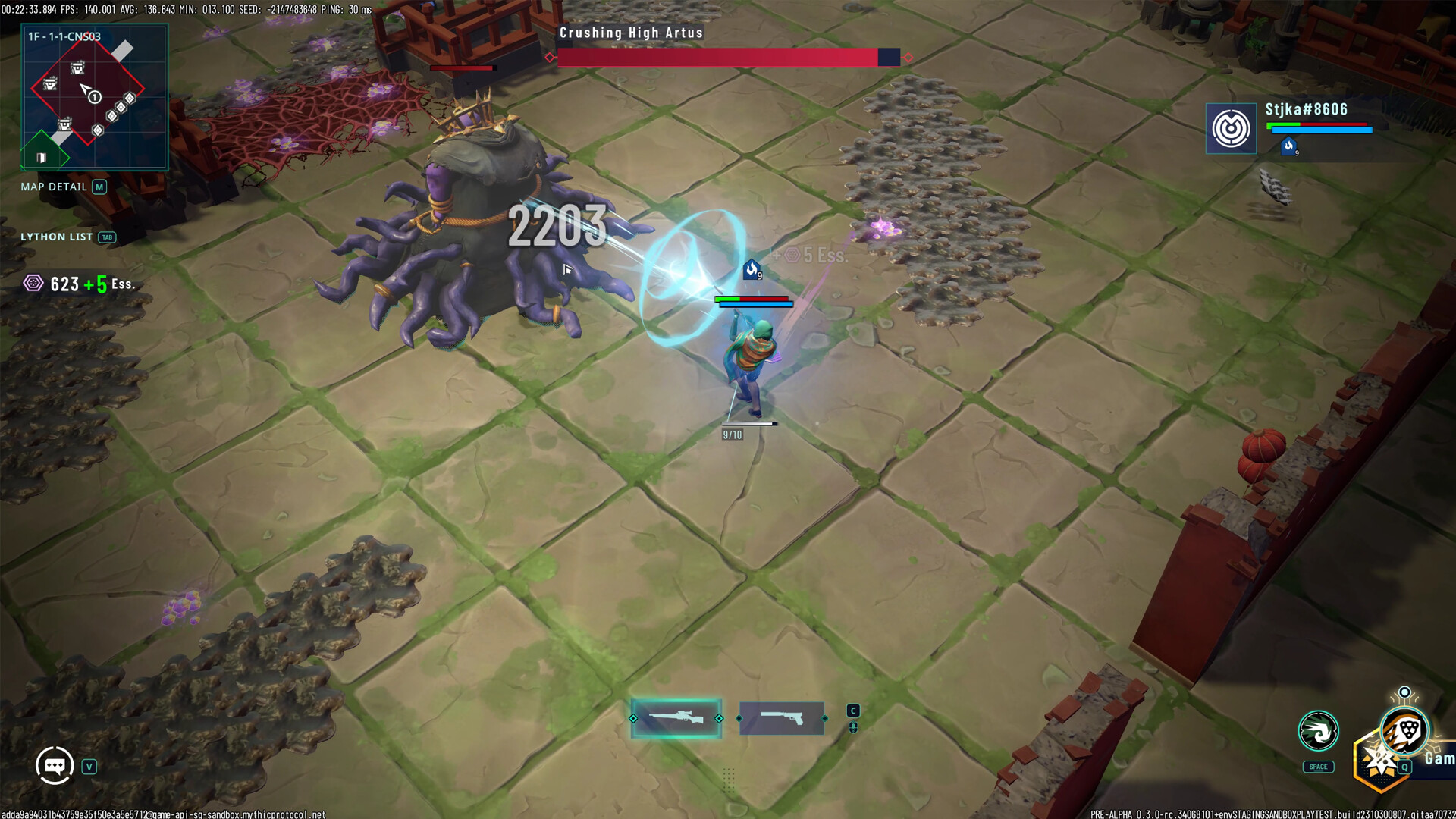Open the LYTHON LIST menu entry

pos(57,237)
